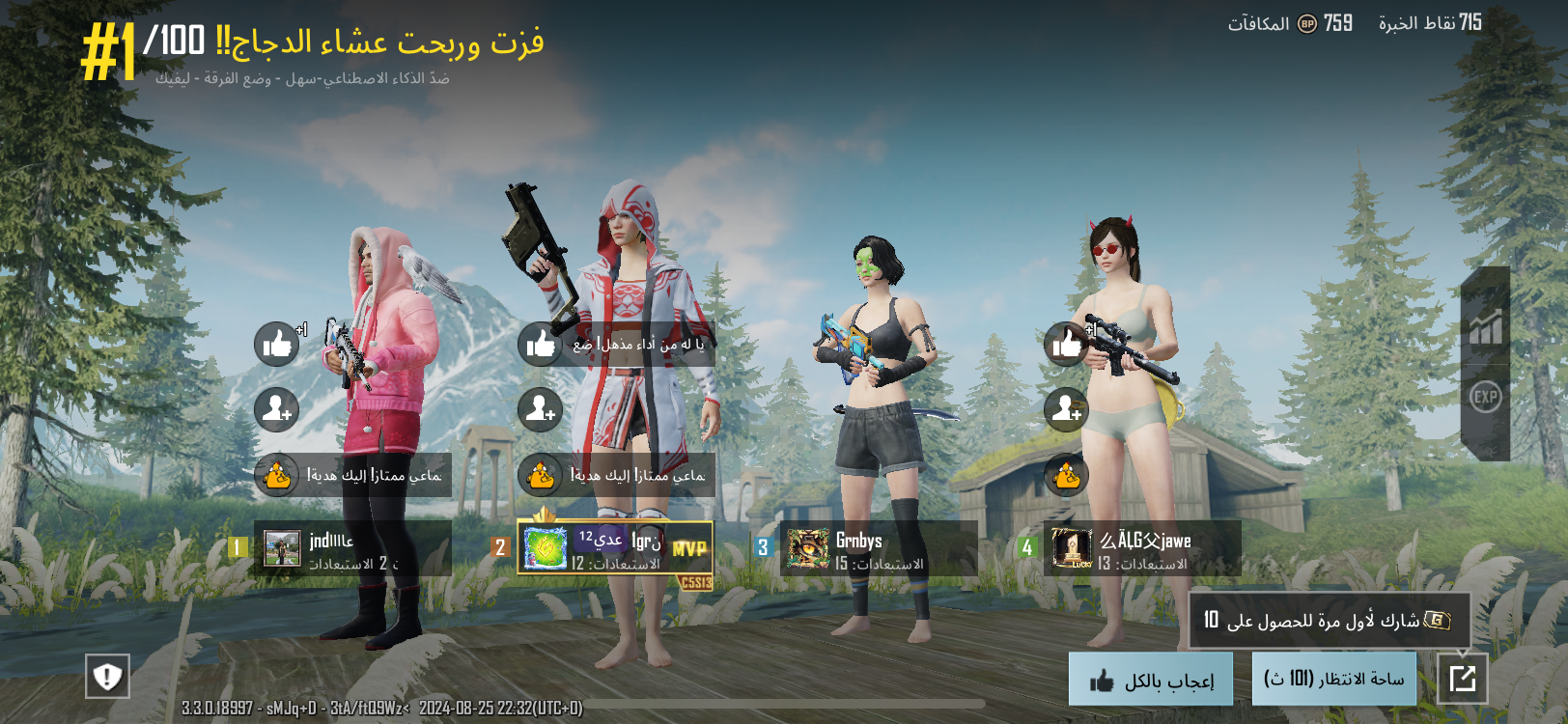Add the MVP player as a friend
The image size is (1568, 724).
pos(541,410)
